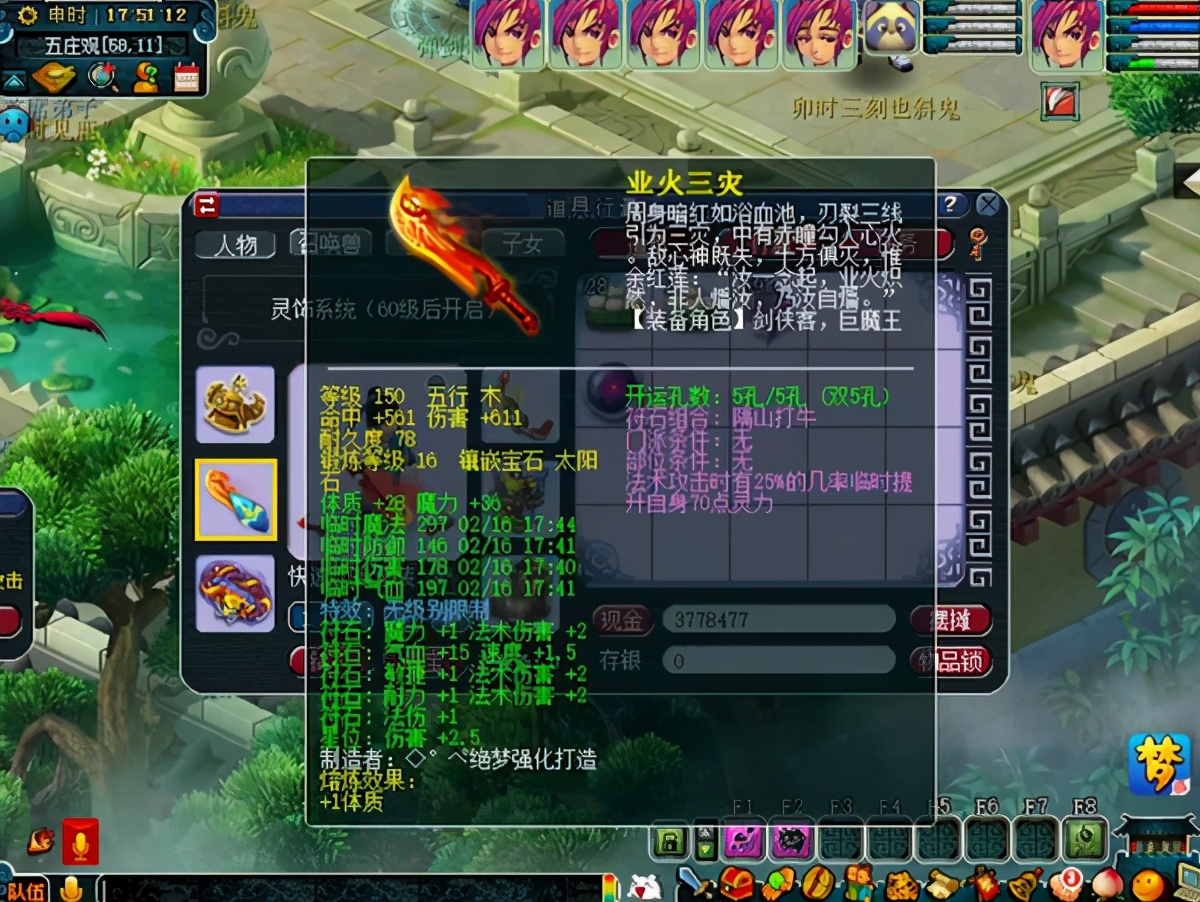Click the 现金 cash button
Screen dimensions: 1200x902
622,620
